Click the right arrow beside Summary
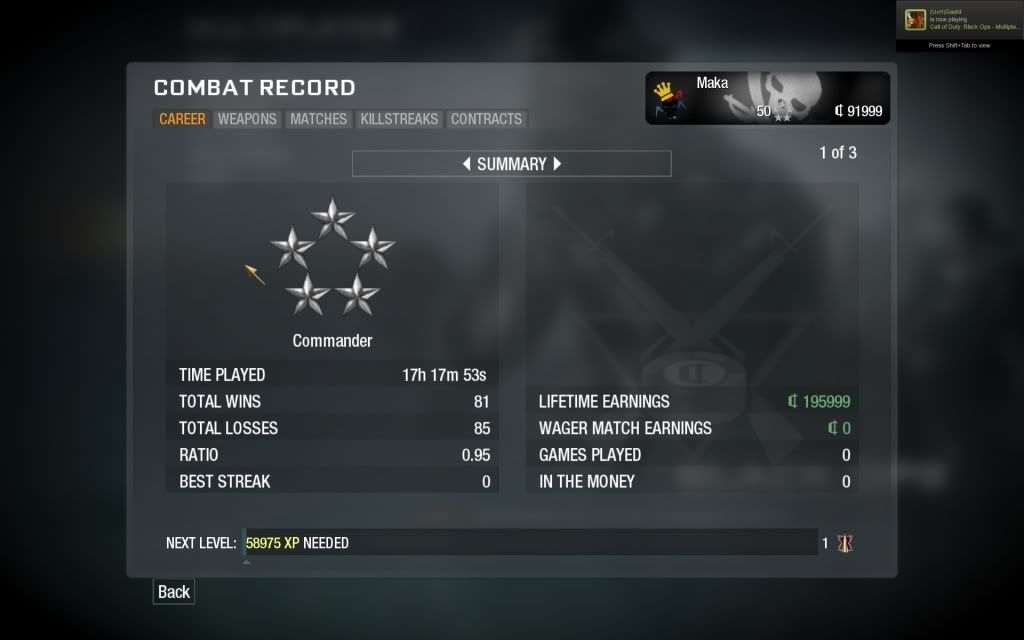1024x640 pixels. coord(558,164)
